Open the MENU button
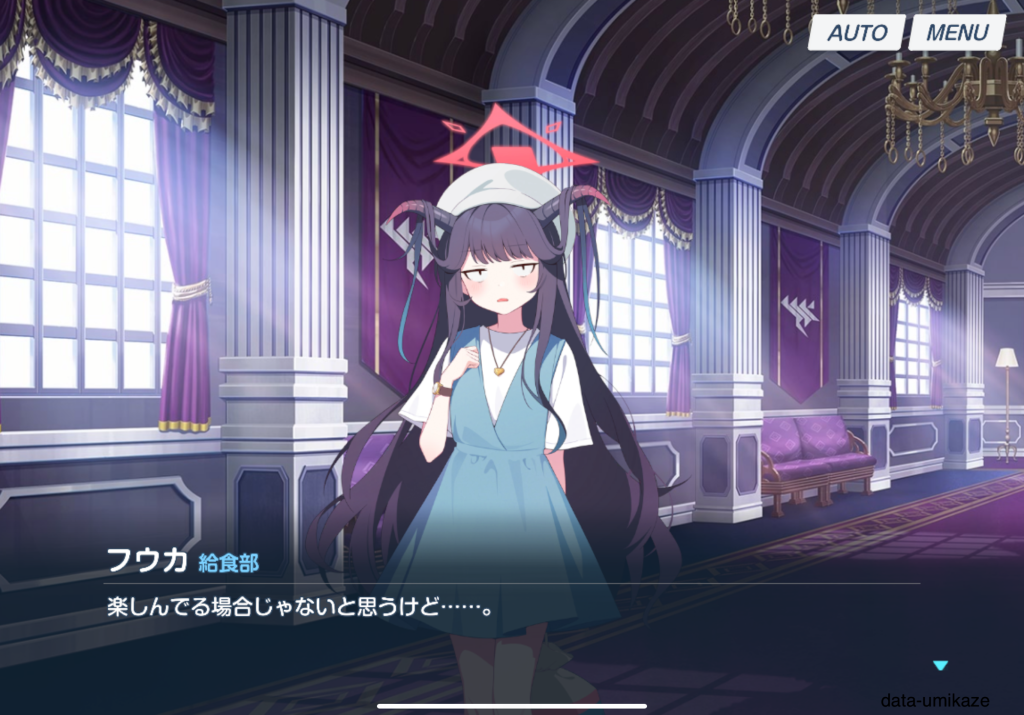1024x715 pixels. 956,32
